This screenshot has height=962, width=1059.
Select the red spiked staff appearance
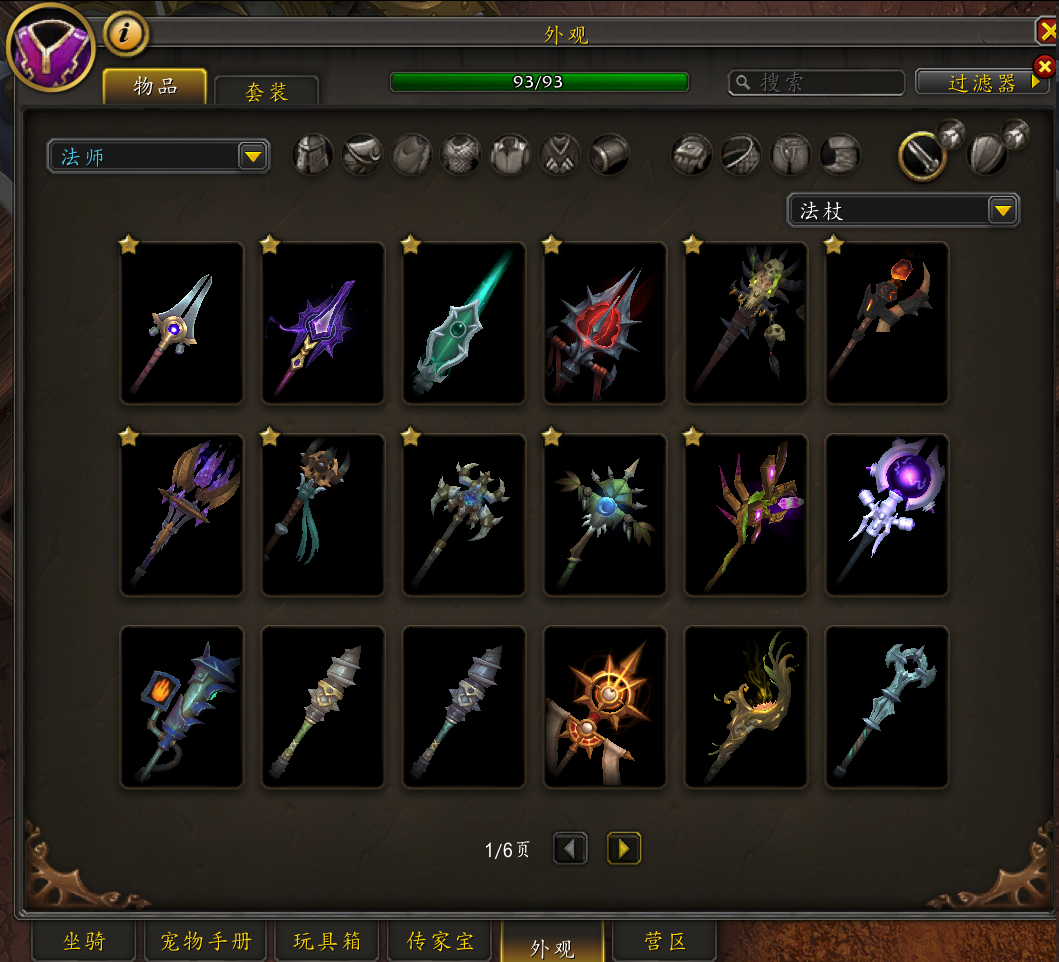[x=605, y=323]
